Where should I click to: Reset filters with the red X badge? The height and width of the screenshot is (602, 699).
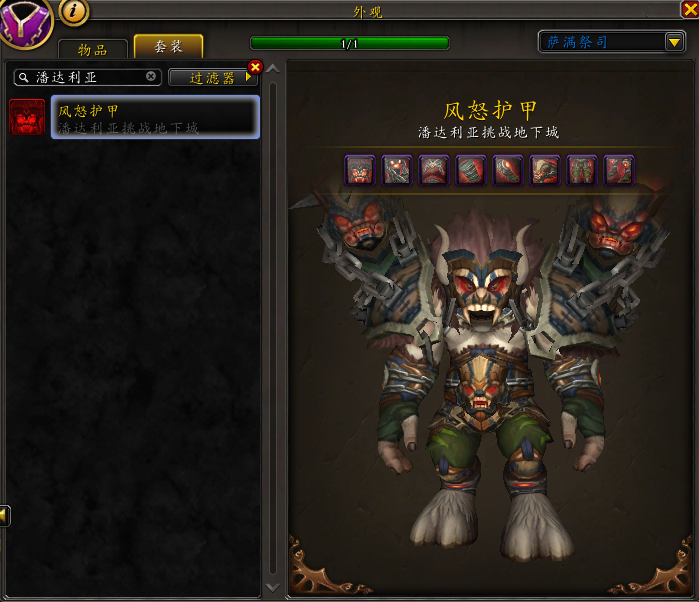254,67
